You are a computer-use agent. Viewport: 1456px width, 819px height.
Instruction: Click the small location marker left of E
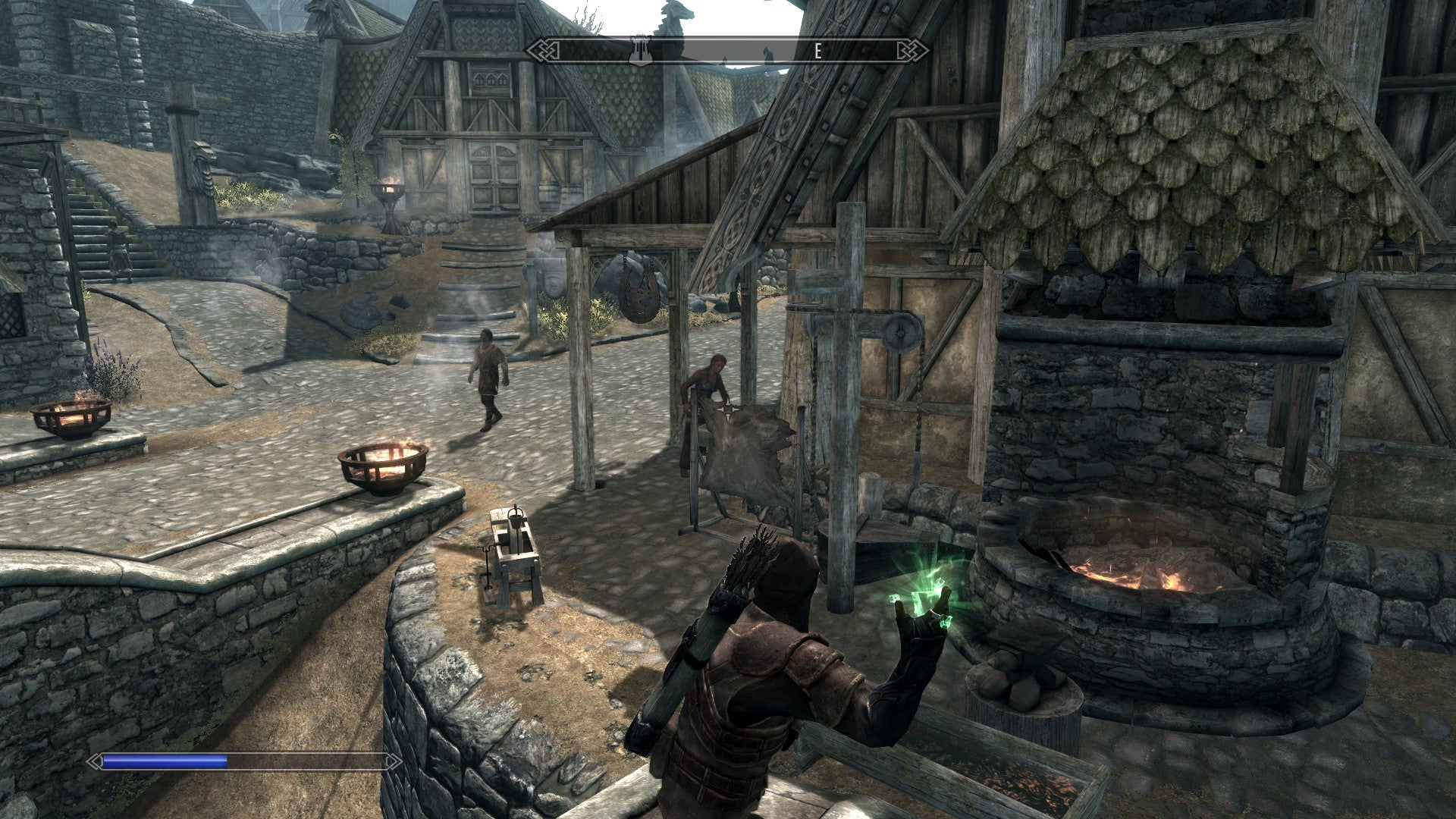(x=767, y=52)
